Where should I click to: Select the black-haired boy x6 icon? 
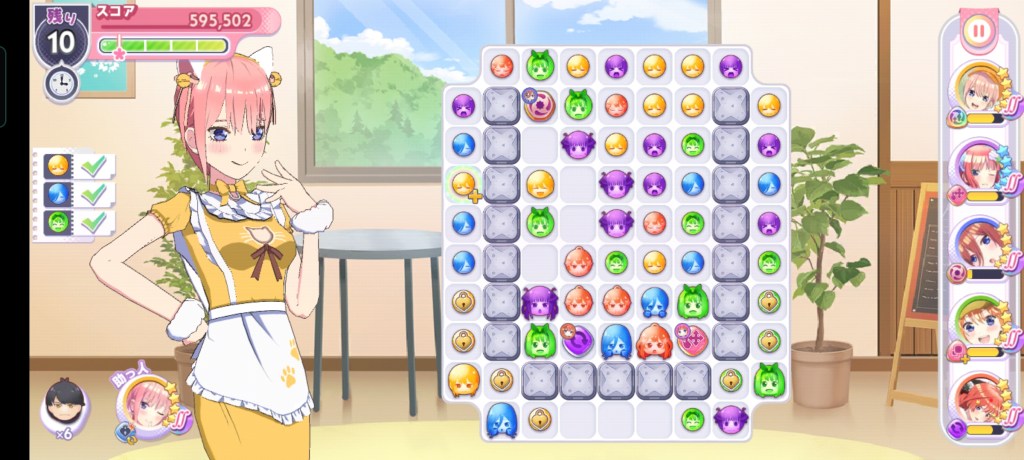pos(65,404)
